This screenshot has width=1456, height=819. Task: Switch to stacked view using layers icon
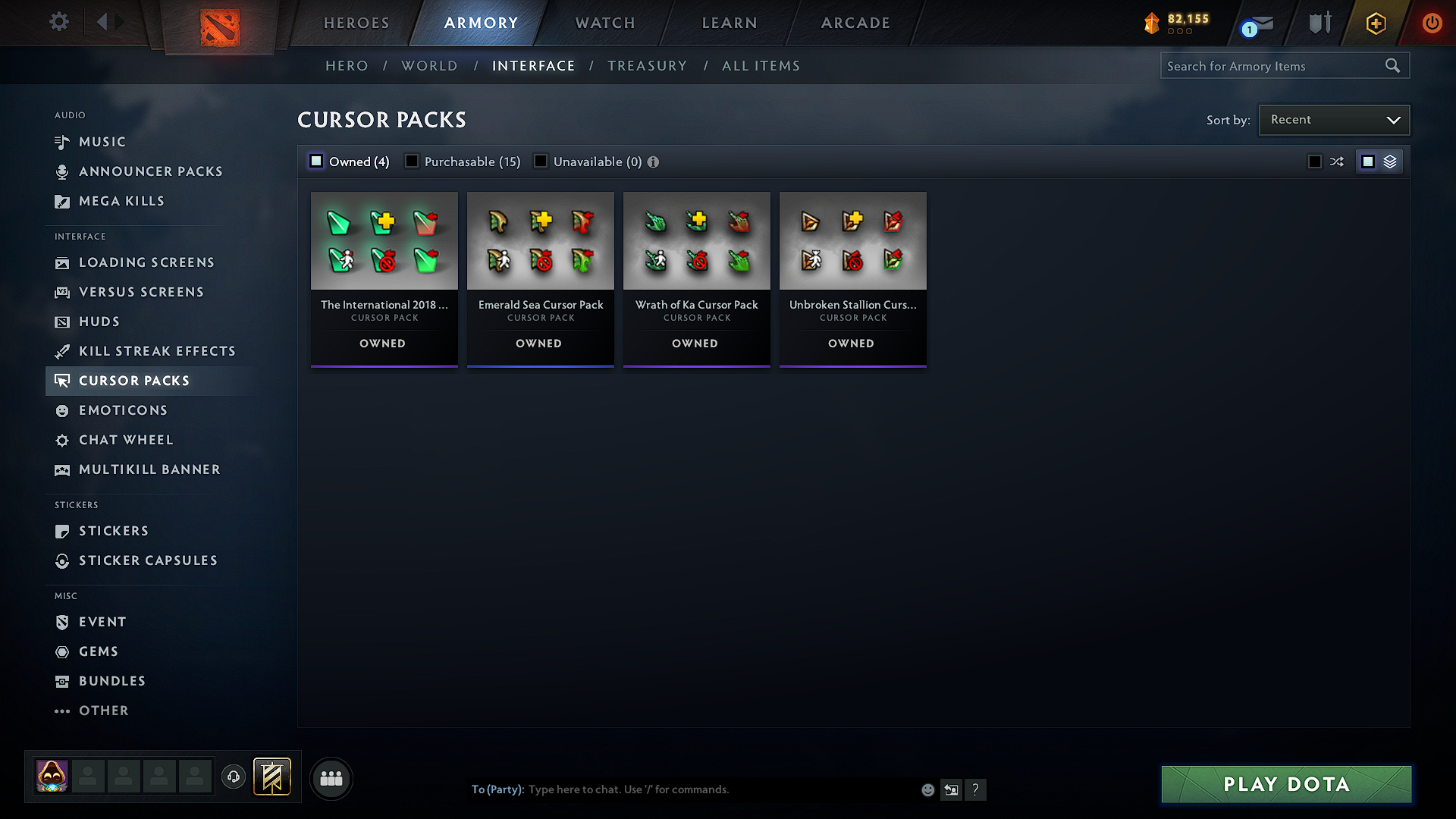click(x=1390, y=161)
